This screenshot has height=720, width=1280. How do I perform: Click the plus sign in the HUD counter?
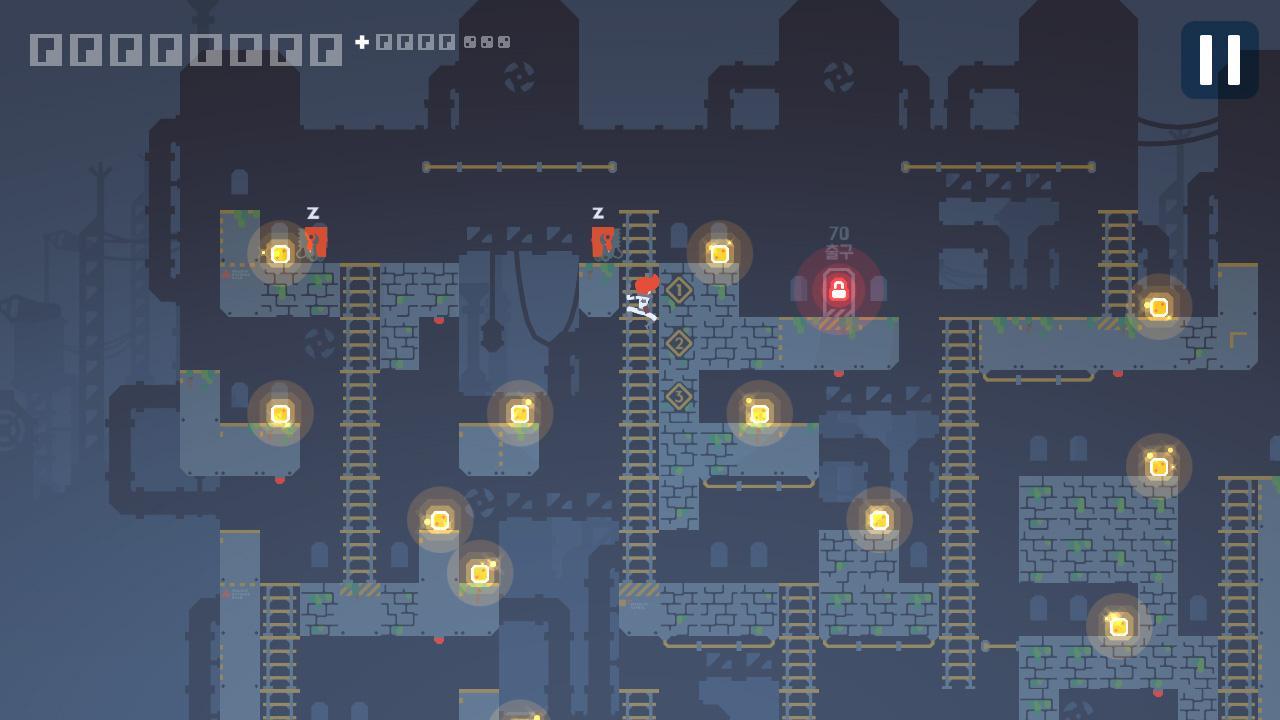pos(360,42)
